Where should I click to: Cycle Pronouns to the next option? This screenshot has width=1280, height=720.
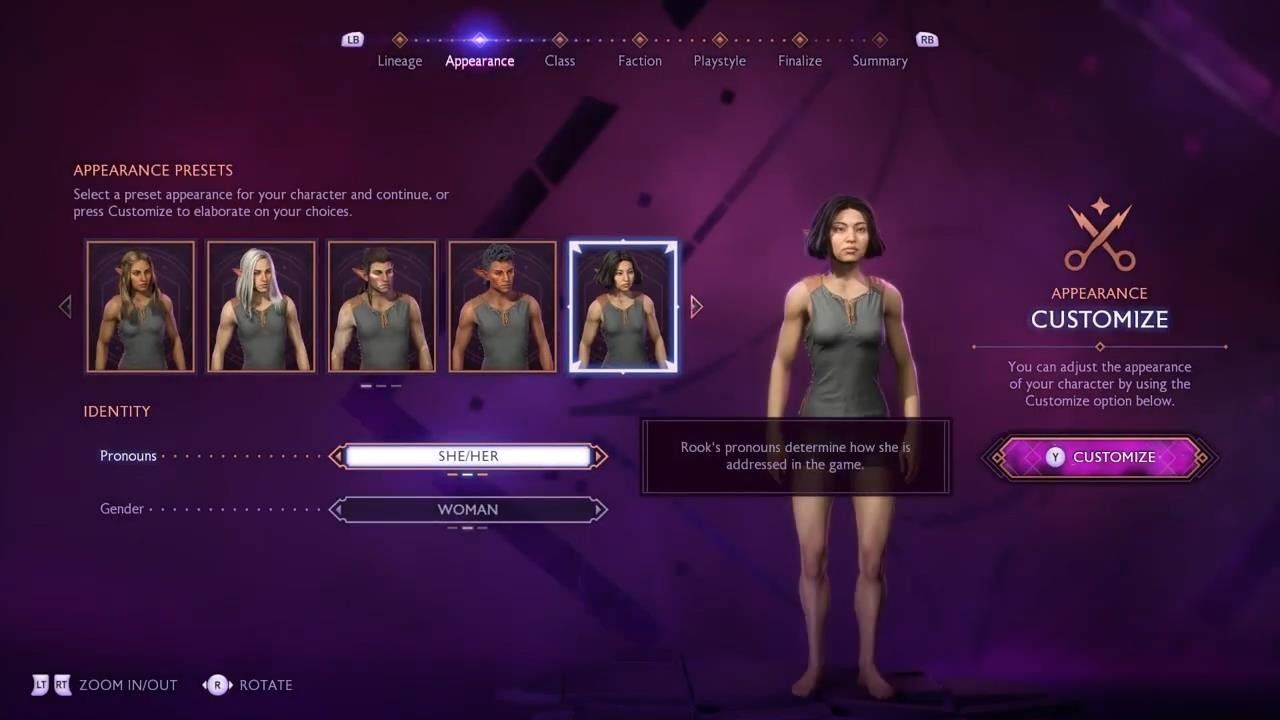click(600, 456)
